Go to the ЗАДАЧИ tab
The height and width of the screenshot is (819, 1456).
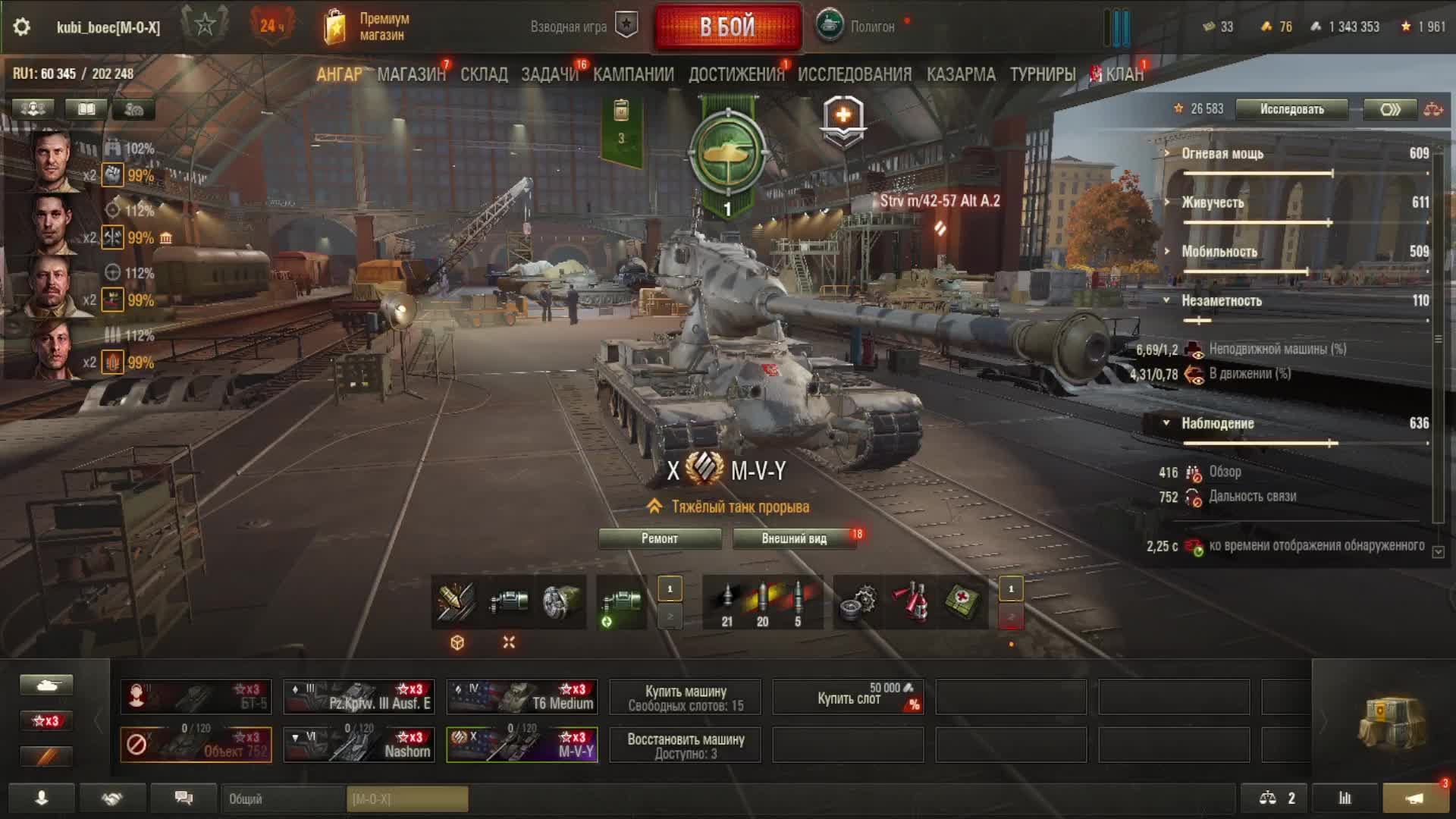549,74
